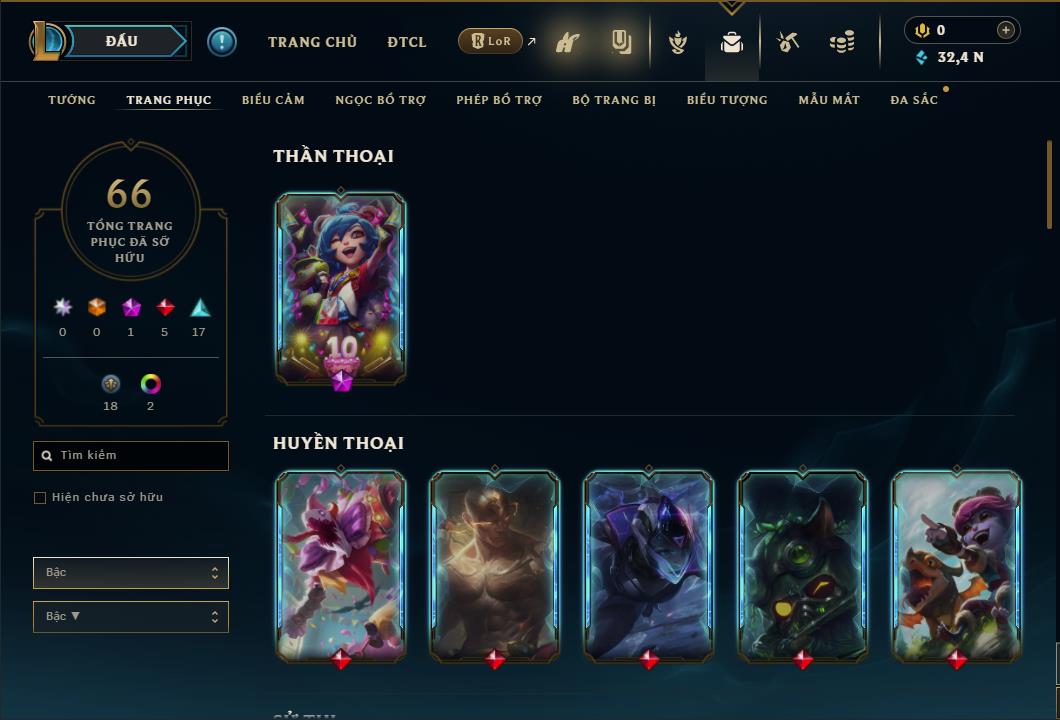The height and width of the screenshot is (720, 1060).
Task: View the ĐA SẮC tab
Action: point(914,100)
